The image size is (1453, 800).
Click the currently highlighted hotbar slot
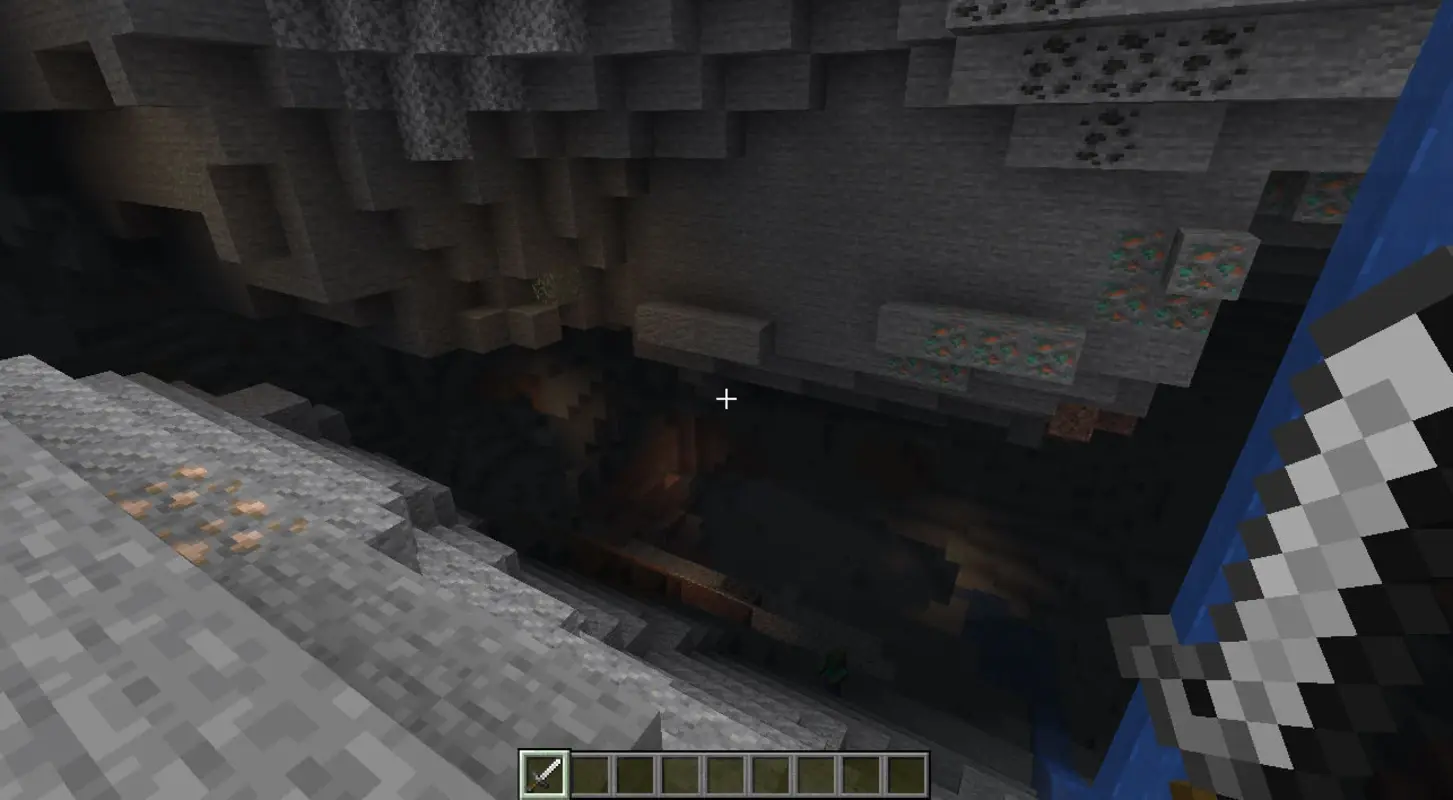click(x=543, y=770)
